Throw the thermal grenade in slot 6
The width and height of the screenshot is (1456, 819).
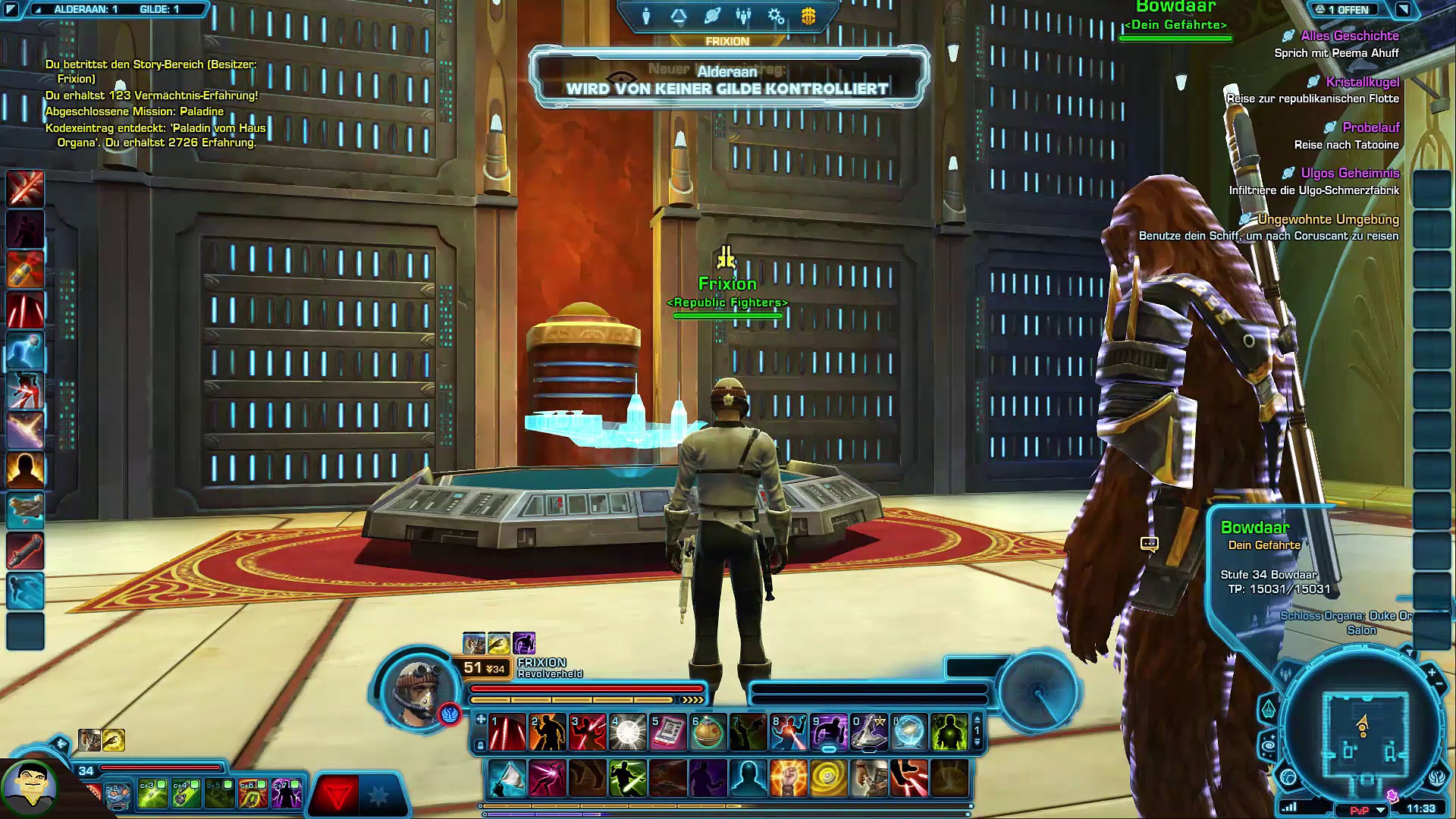coord(708,733)
